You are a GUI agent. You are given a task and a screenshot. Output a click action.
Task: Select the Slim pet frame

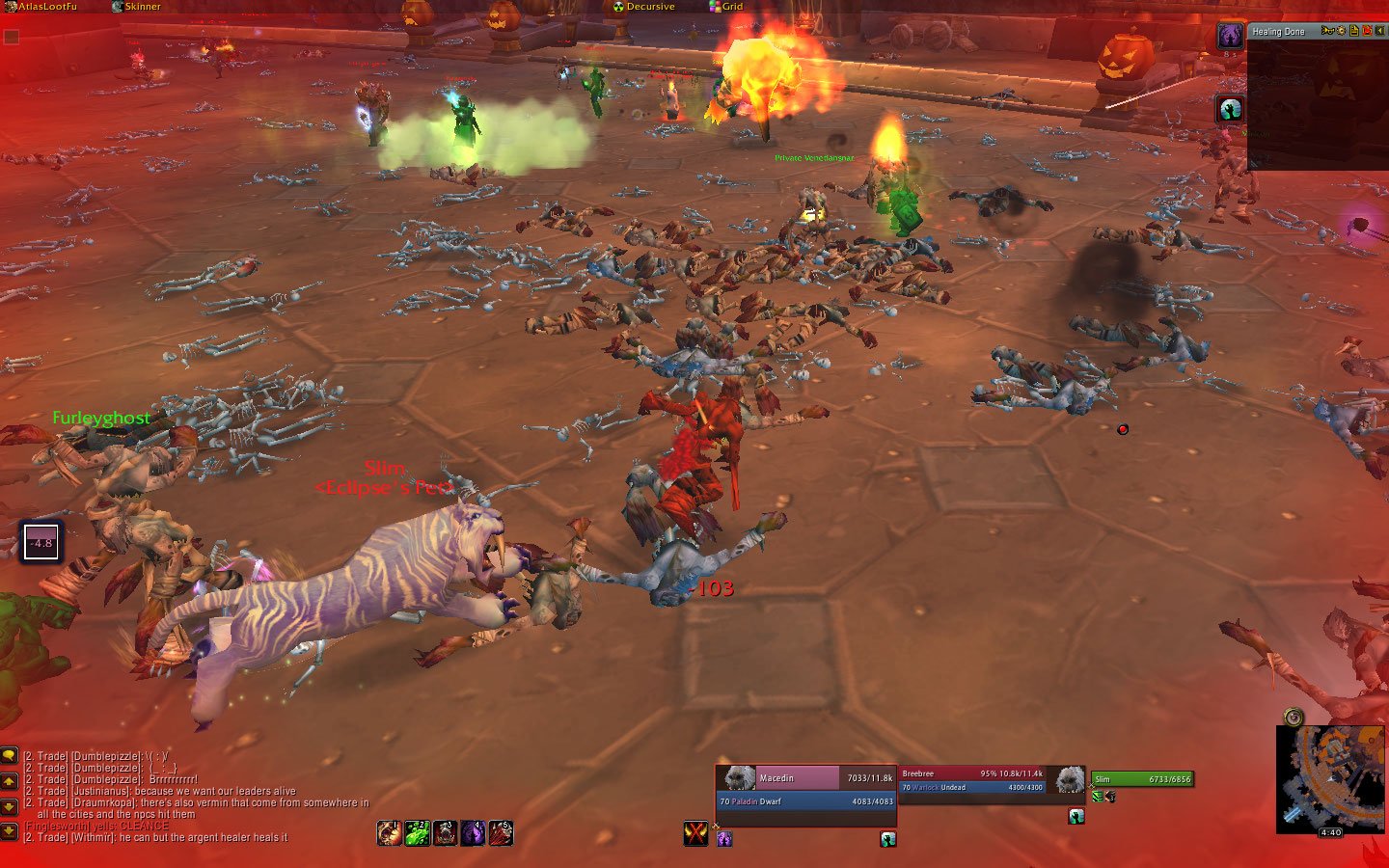[x=1142, y=779]
